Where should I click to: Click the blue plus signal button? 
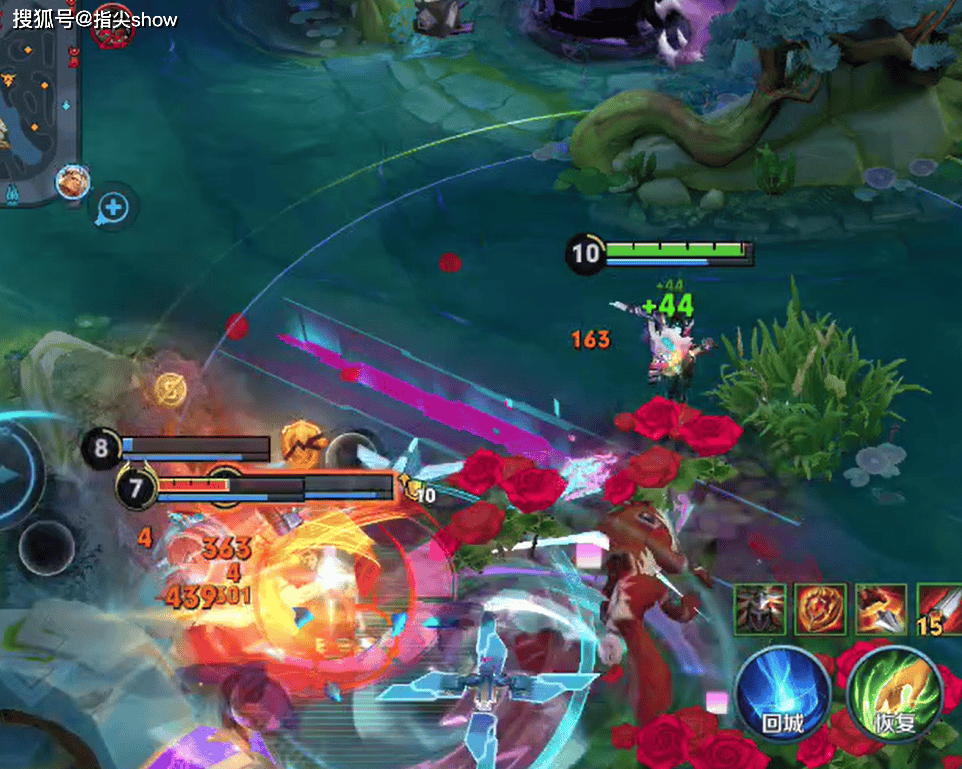point(114,208)
